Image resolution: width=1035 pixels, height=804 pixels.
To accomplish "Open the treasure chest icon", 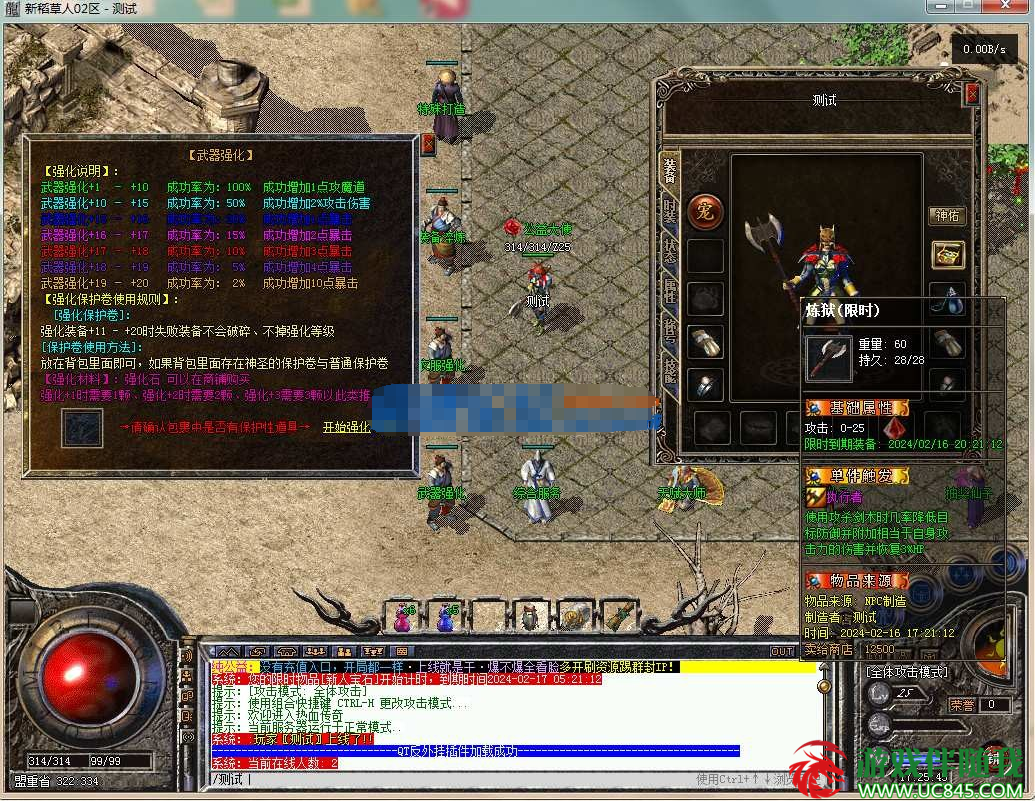I will pos(947,254).
